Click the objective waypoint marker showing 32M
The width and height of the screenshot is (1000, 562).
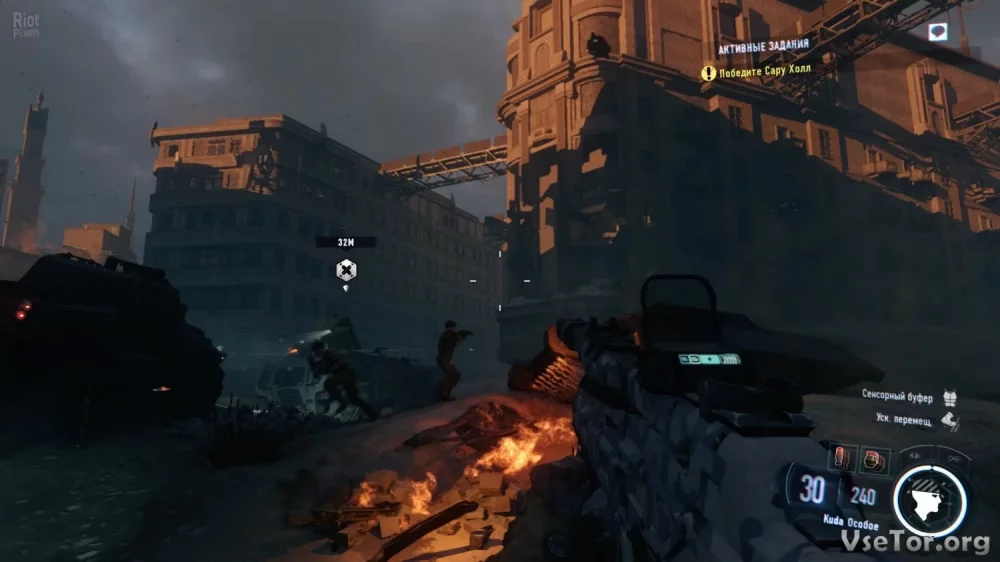346,270
